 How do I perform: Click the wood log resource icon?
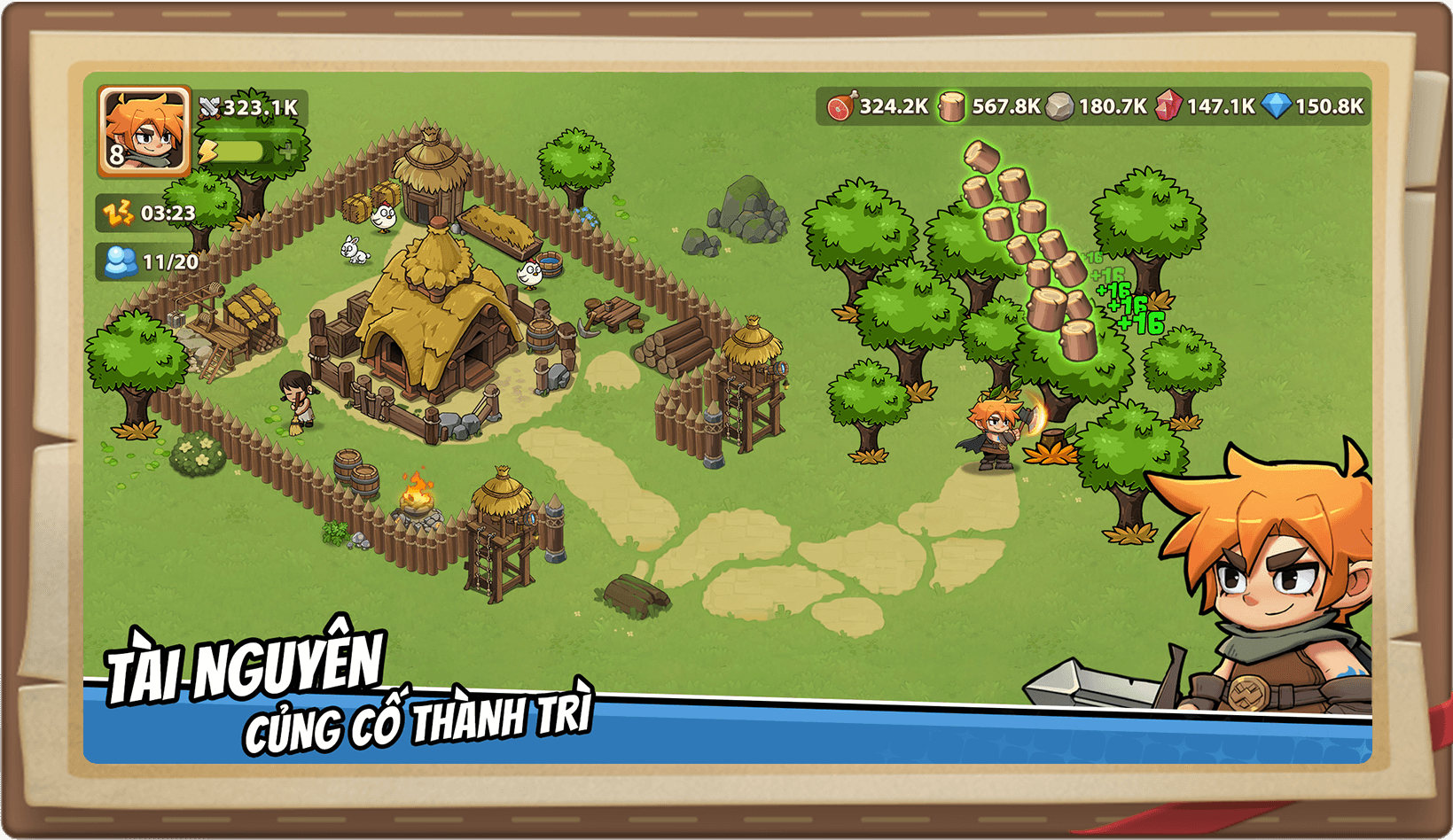click(x=951, y=106)
